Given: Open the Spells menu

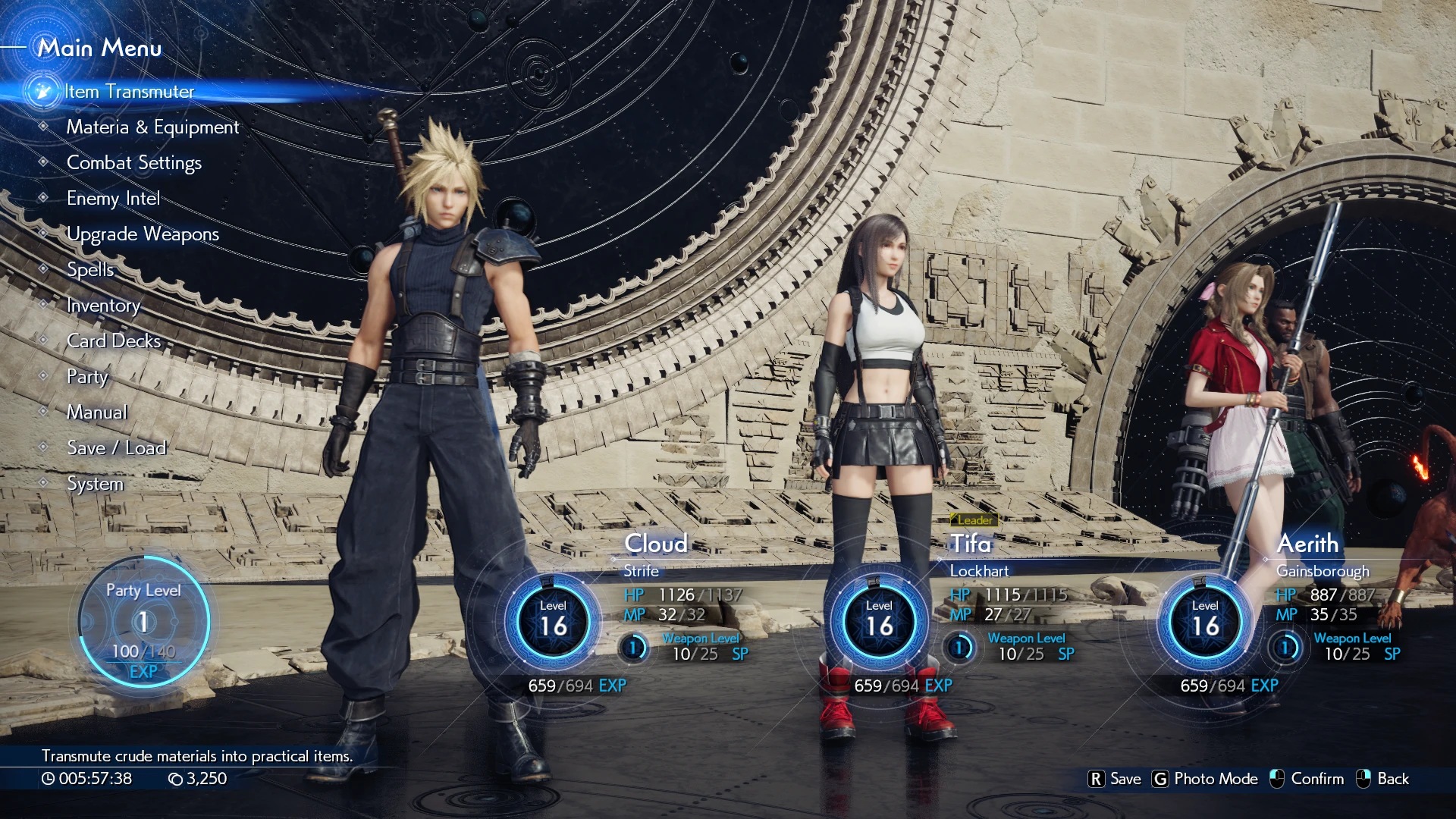Looking at the screenshot, I should click(90, 270).
